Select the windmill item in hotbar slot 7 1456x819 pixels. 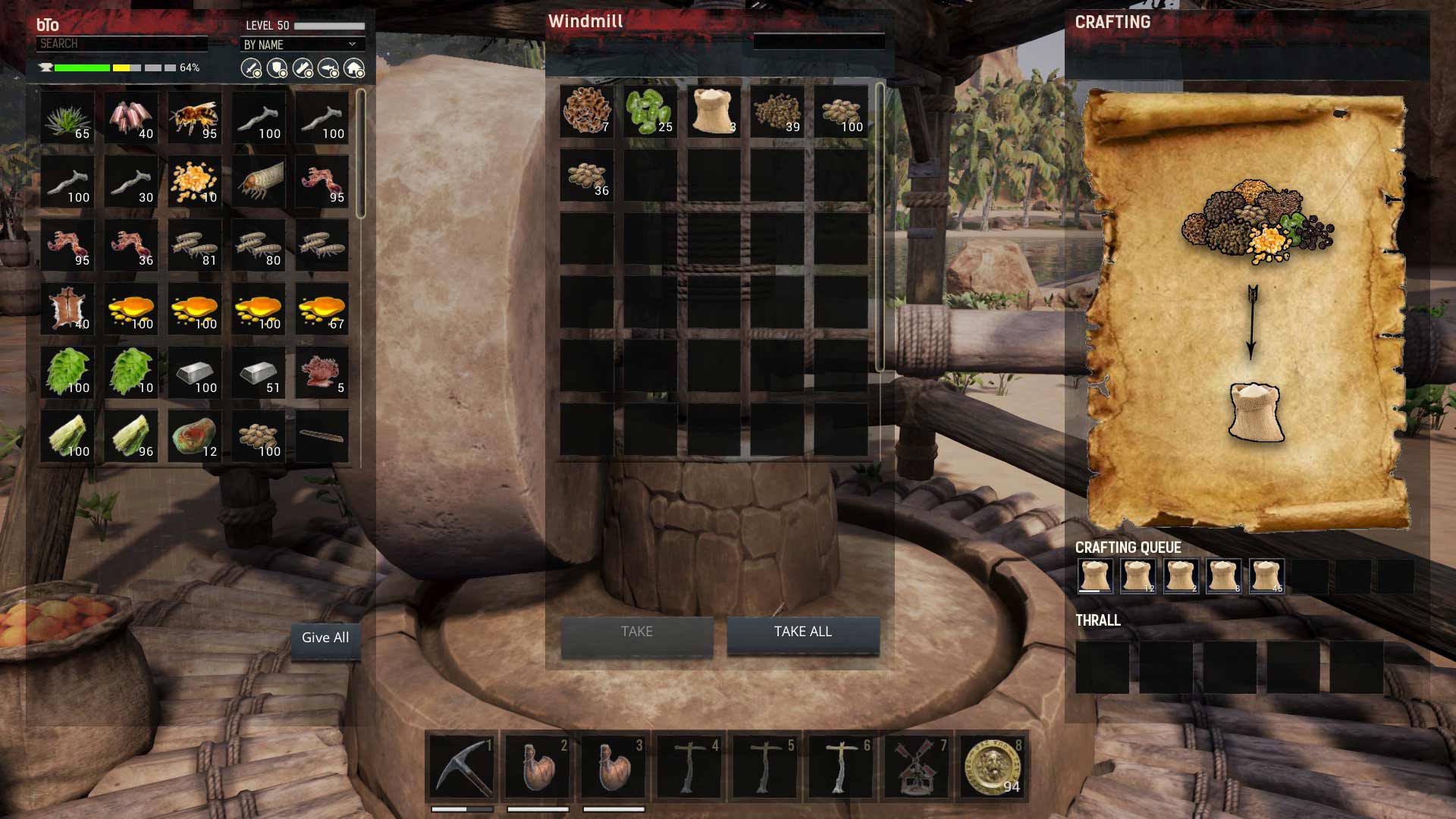click(x=917, y=767)
